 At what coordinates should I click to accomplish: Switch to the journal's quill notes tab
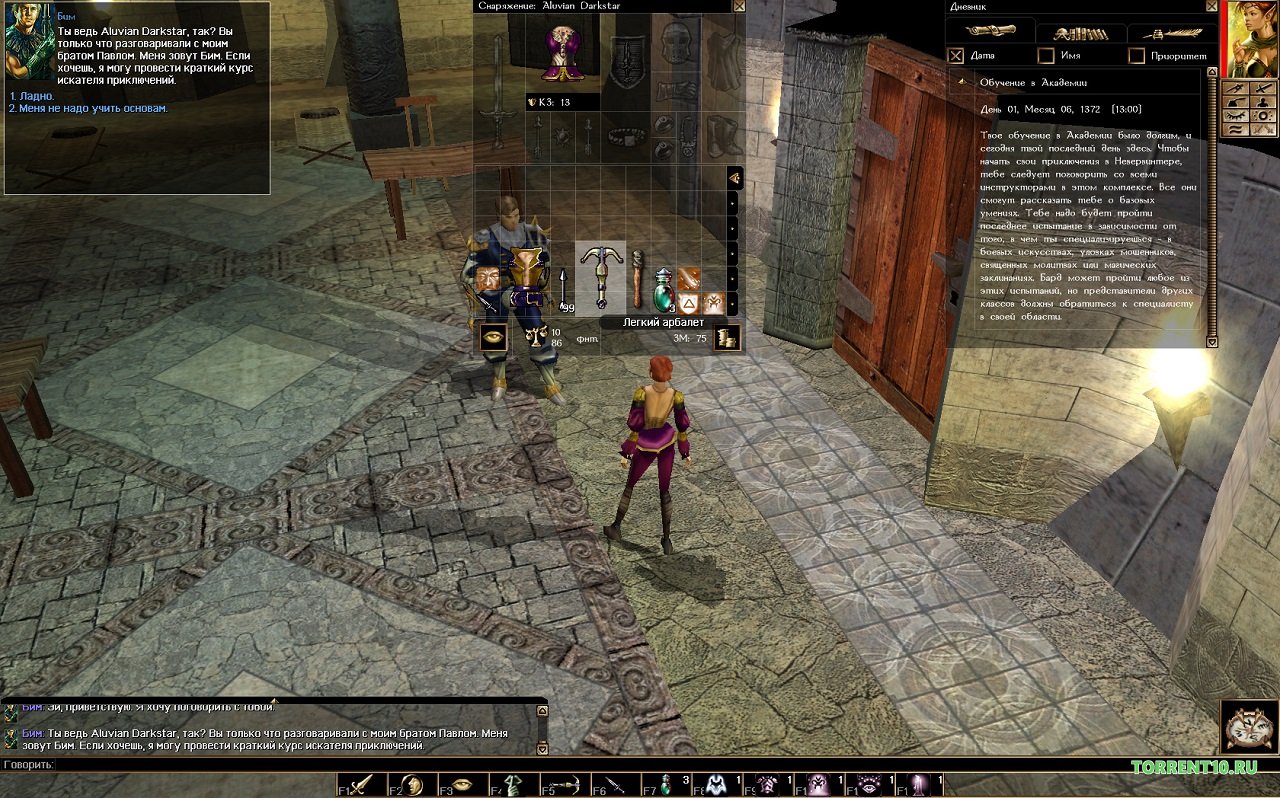[x=1172, y=32]
